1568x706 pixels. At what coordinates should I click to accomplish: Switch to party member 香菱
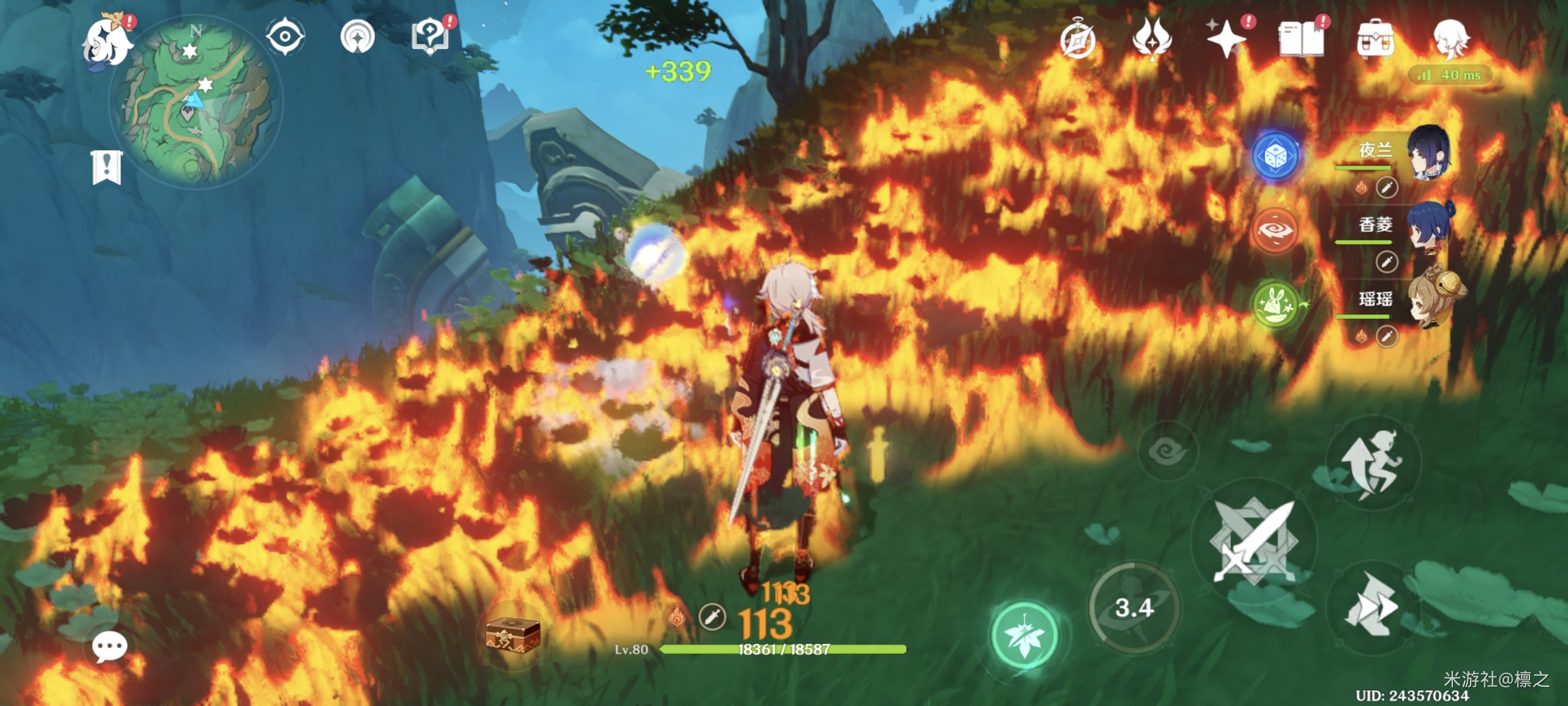pyautogui.click(x=1428, y=226)
